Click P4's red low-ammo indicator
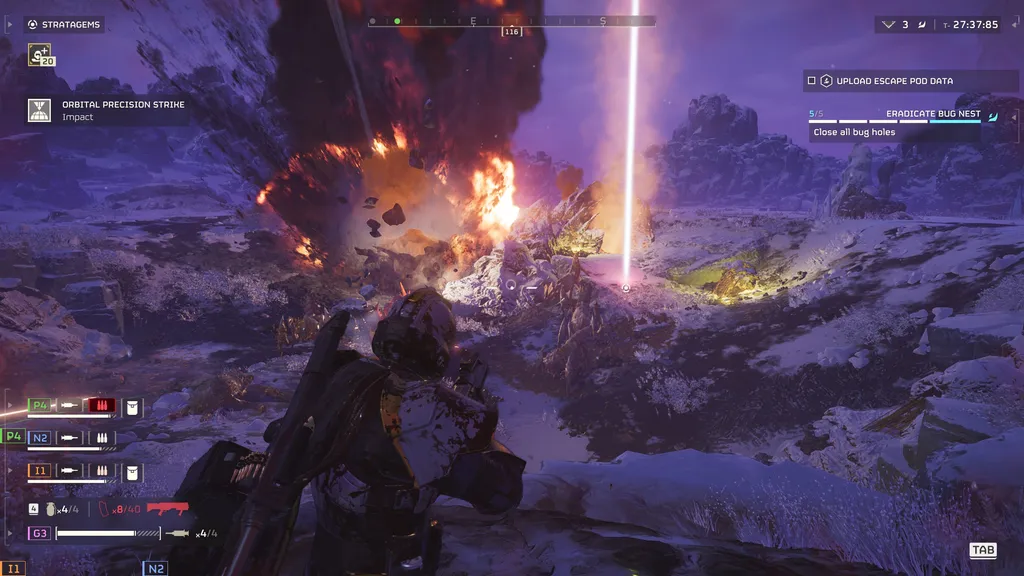Screen dimensions: 1024x576 coord(102,405)
